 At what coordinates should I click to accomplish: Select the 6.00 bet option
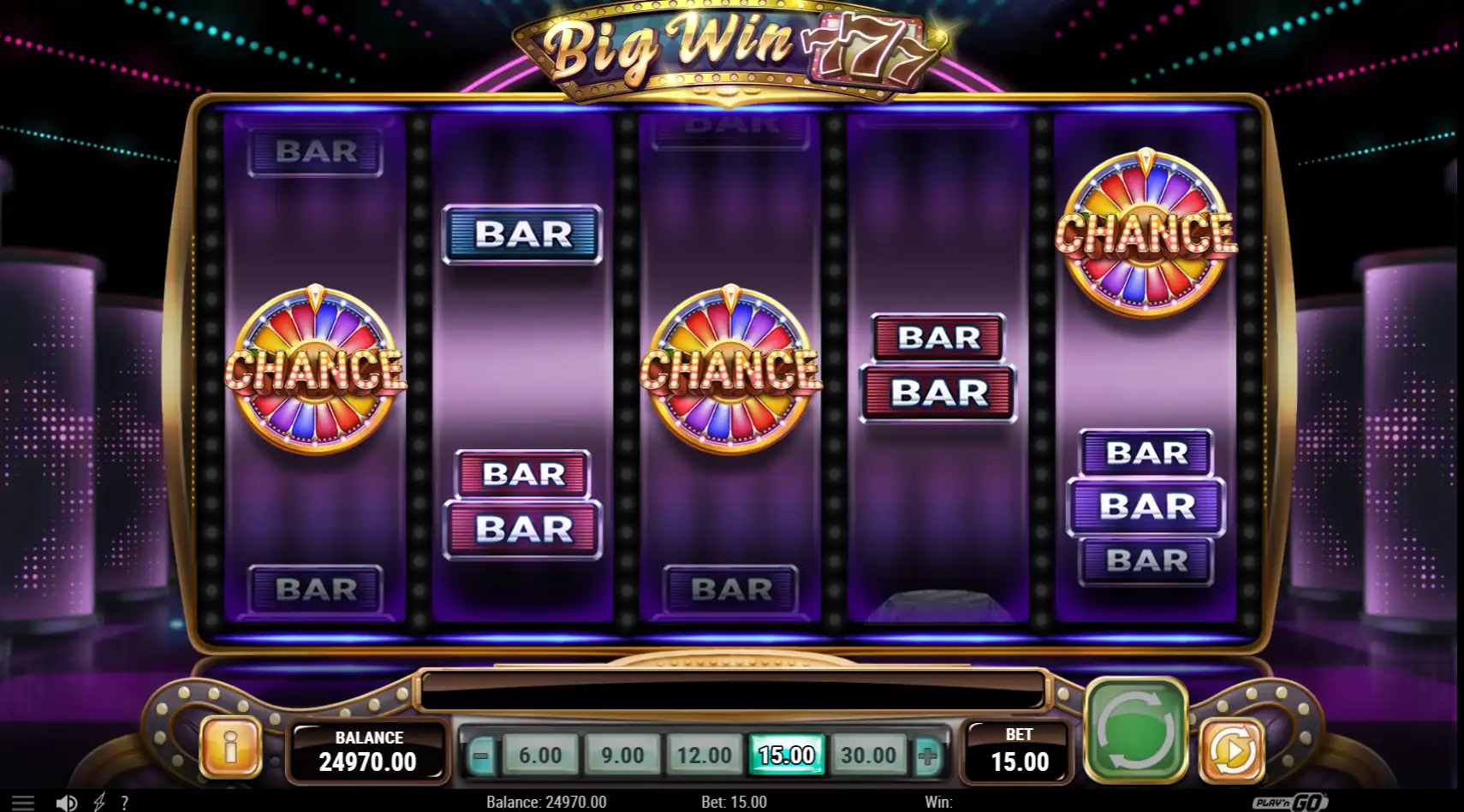pyautogui.click(x=539, y=756)
